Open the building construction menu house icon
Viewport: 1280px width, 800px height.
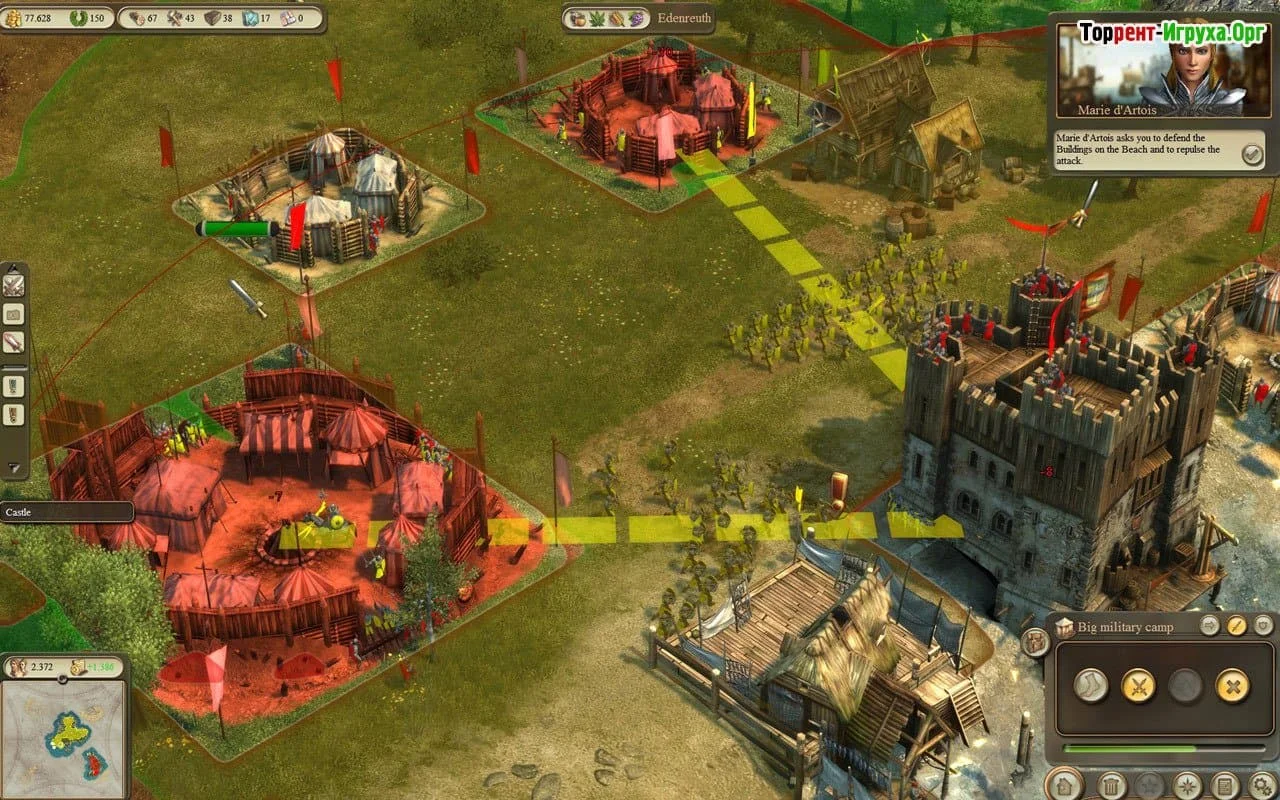tap(1064, 785)
